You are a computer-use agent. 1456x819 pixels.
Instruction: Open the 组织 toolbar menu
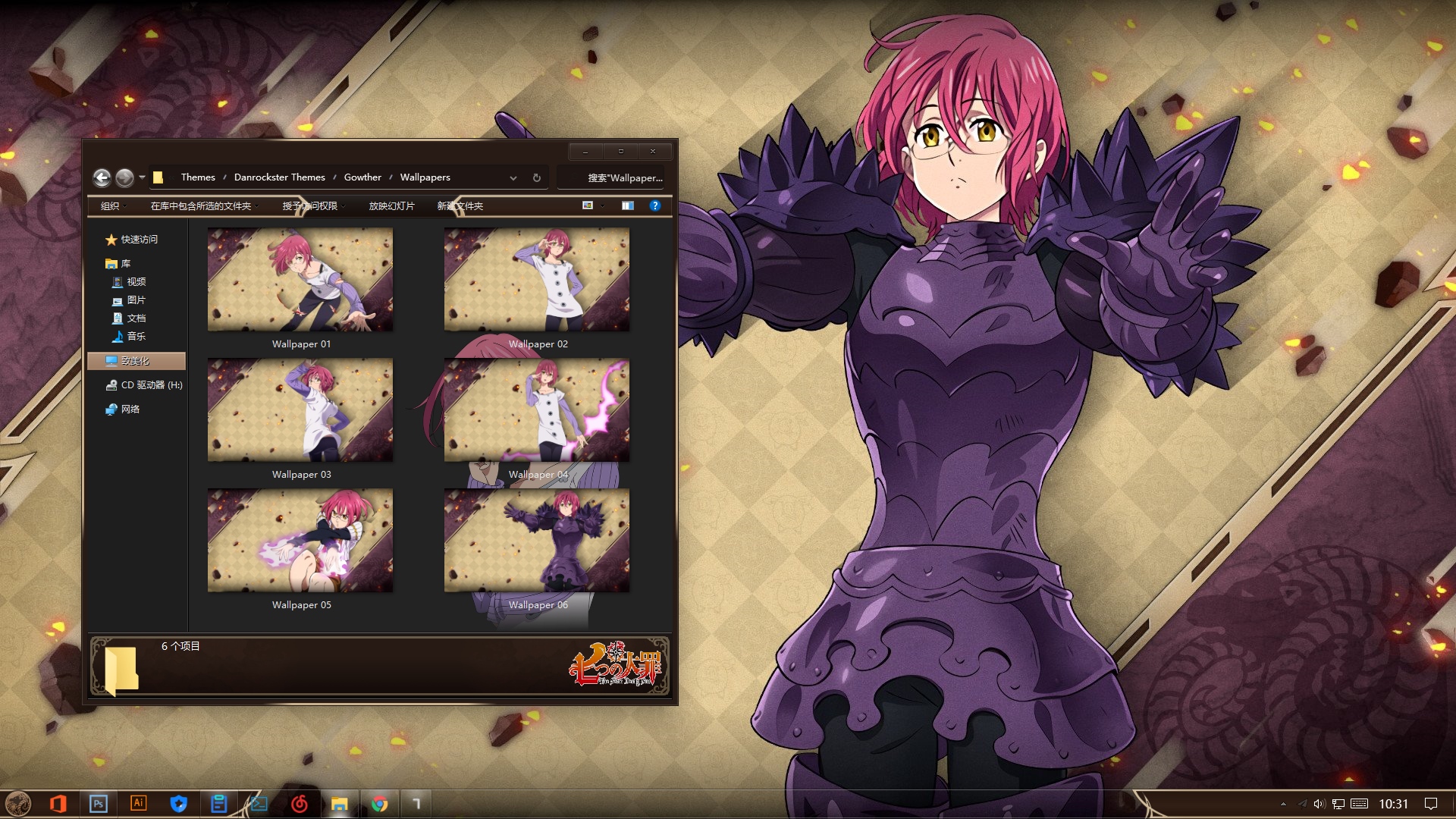111,206
